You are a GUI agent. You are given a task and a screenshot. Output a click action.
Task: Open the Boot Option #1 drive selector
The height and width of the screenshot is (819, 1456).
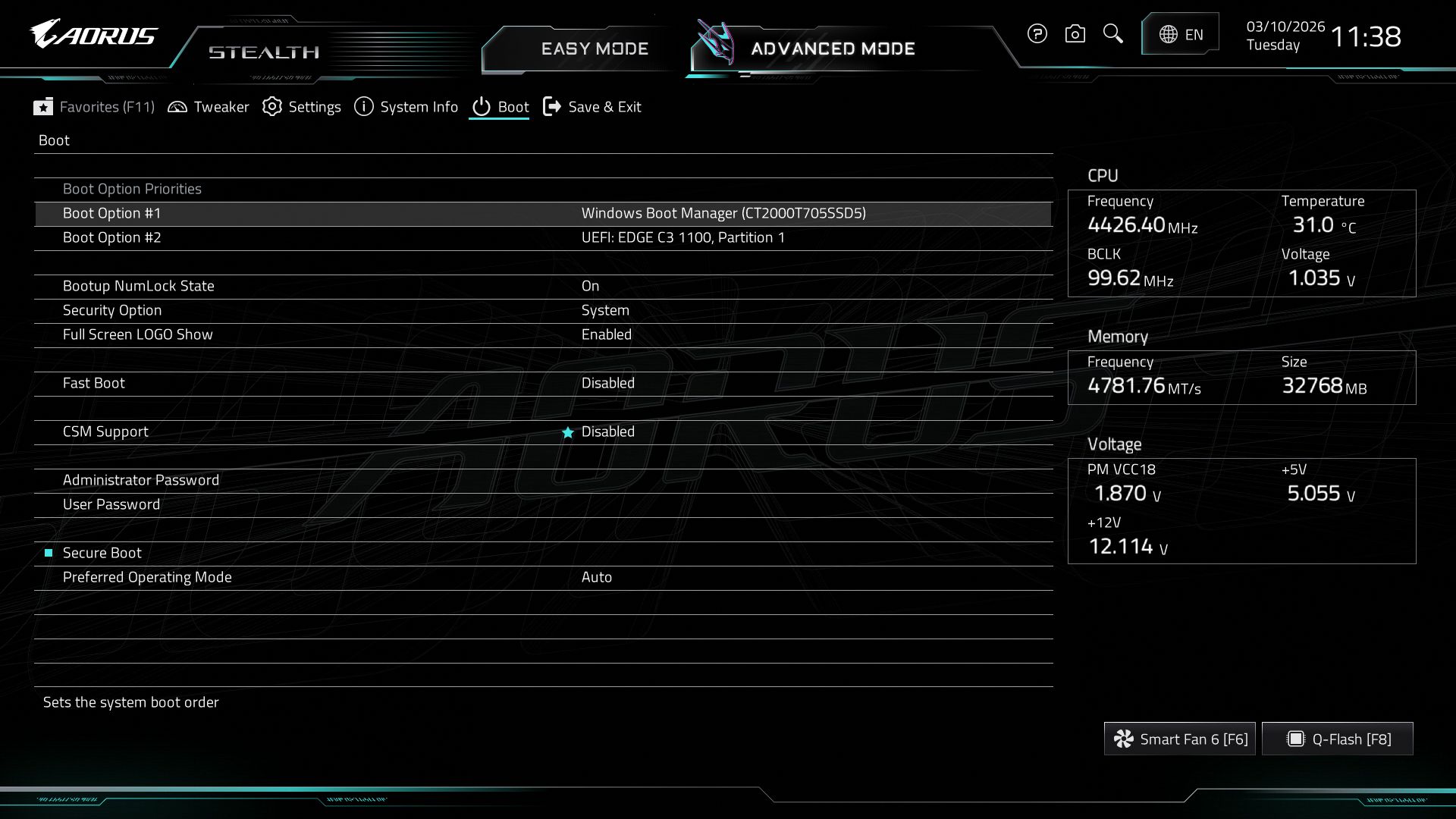(723, 213)
